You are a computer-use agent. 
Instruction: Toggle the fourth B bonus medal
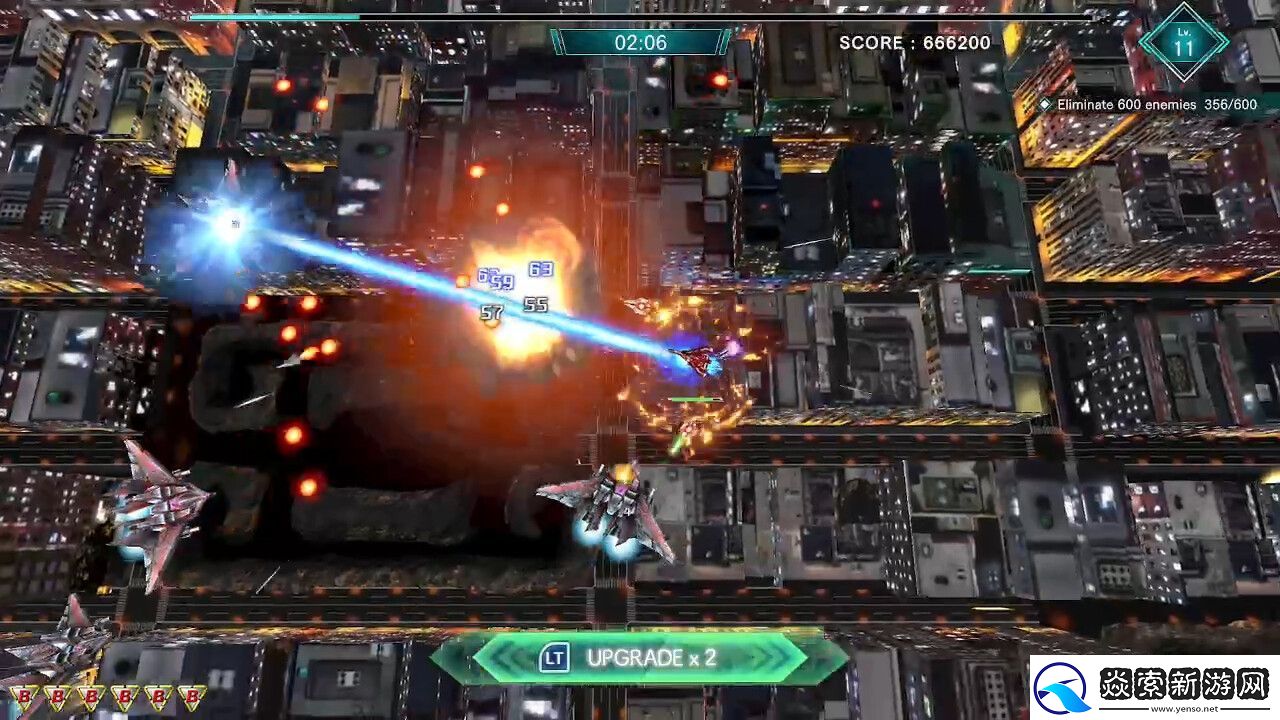125,696
